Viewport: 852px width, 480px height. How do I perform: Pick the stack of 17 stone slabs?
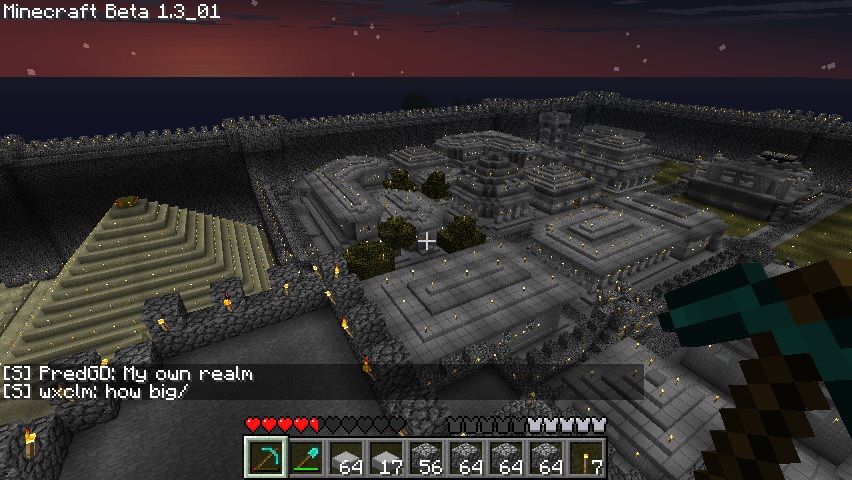tap(385, 456)
